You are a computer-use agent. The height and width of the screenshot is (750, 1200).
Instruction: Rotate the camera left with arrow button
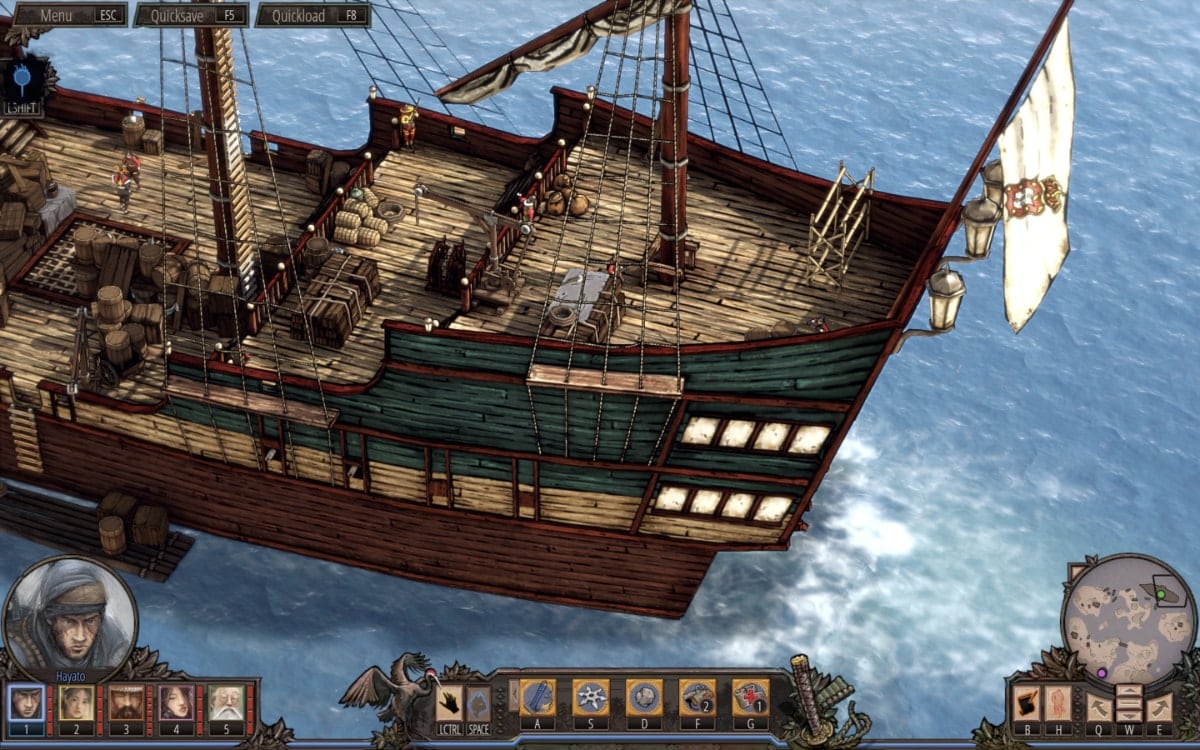click(1097, 706)
